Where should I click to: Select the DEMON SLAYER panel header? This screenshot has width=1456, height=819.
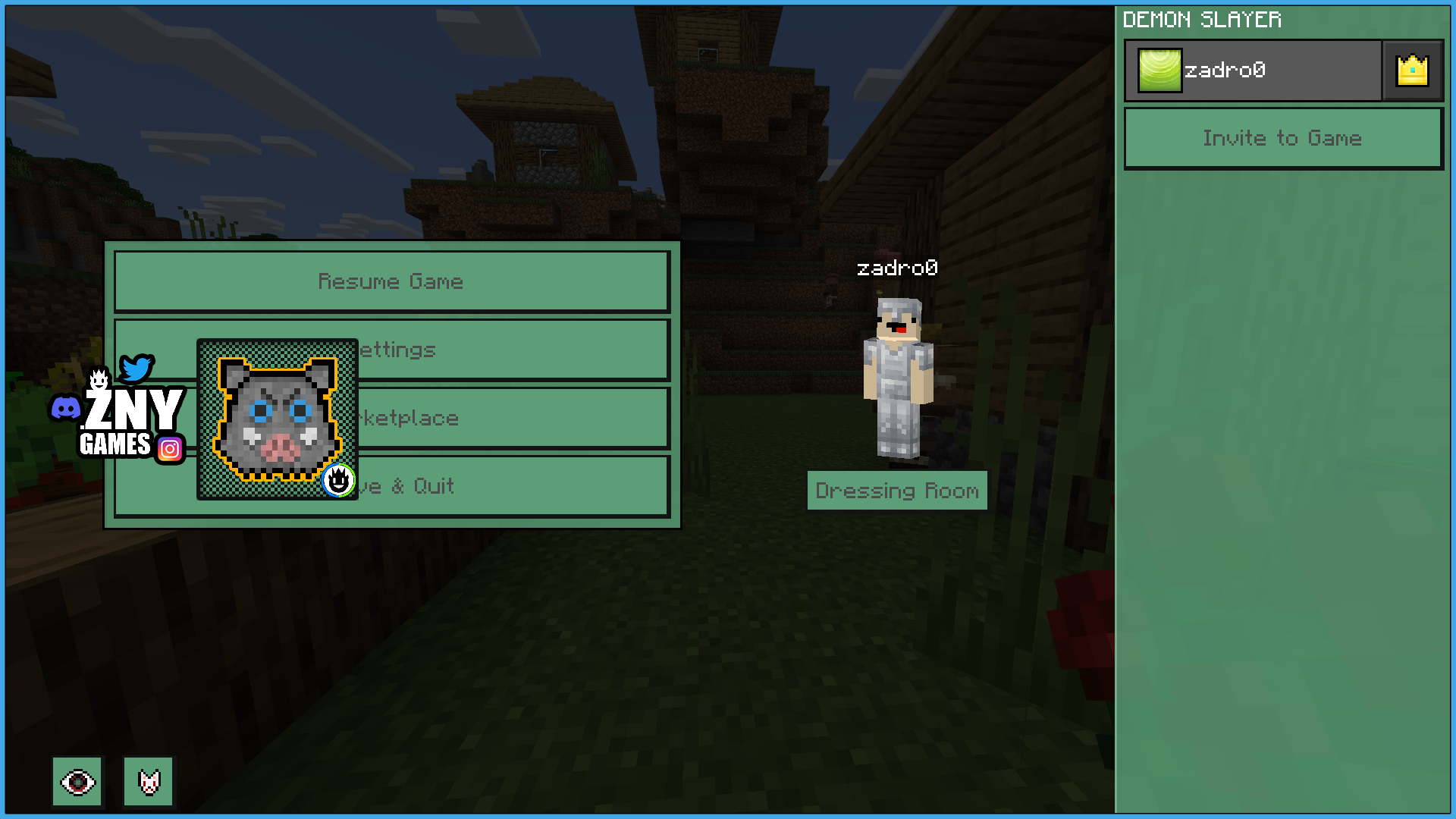(x=1202, y=20)
